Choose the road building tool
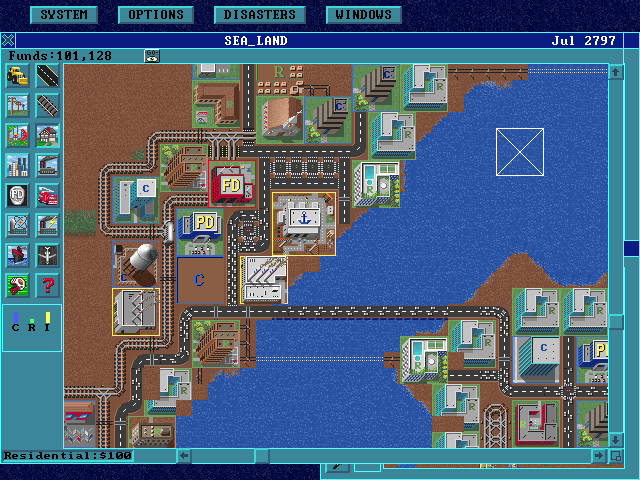The height and width of the screenshot is (480, 640). pos(47,75)
